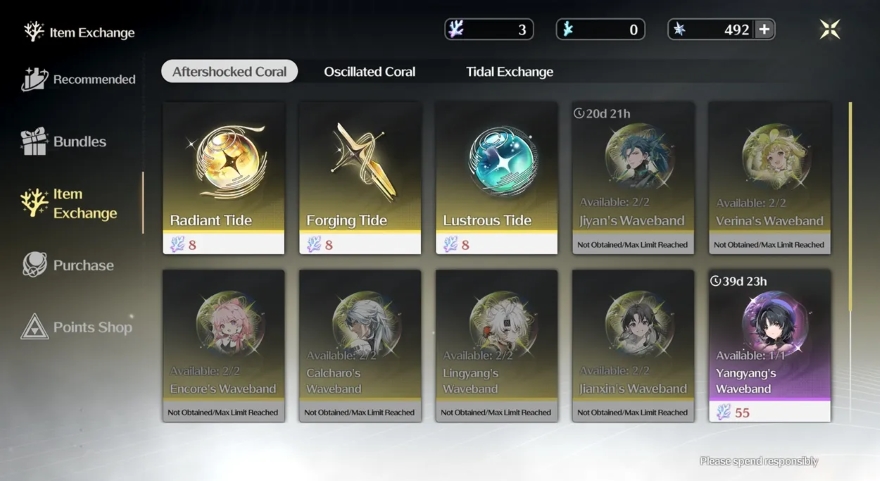Screen dimensions: 880x481
Task: Open the Bundles section
Action: point(64,142)
